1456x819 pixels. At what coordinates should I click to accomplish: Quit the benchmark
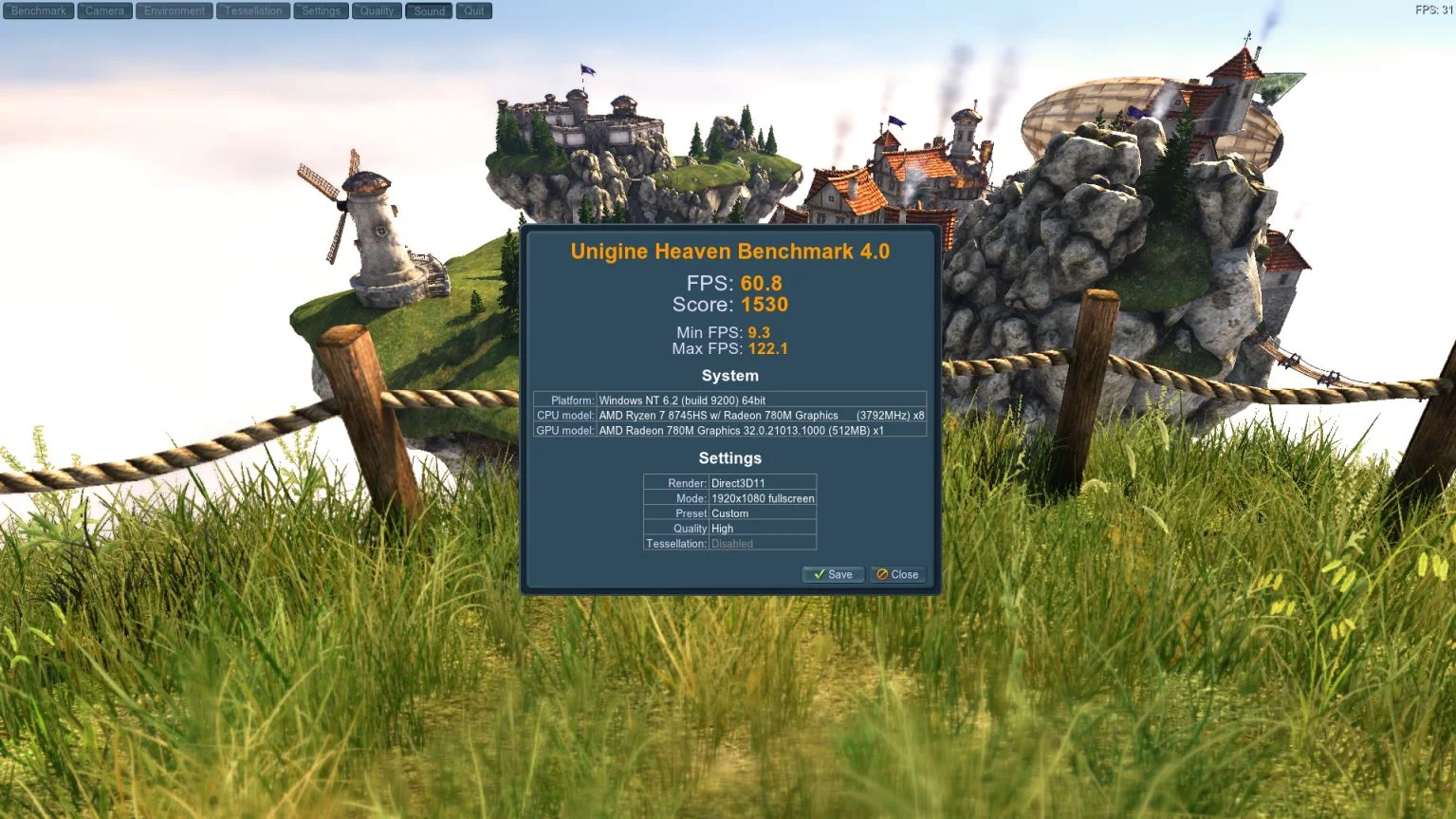pyautogui.click(x=474, y=11)
